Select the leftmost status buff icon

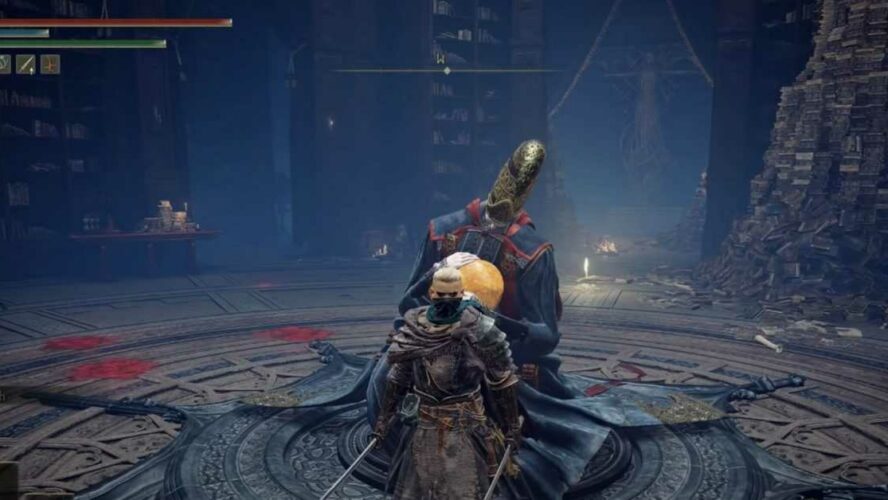point(5,64)
